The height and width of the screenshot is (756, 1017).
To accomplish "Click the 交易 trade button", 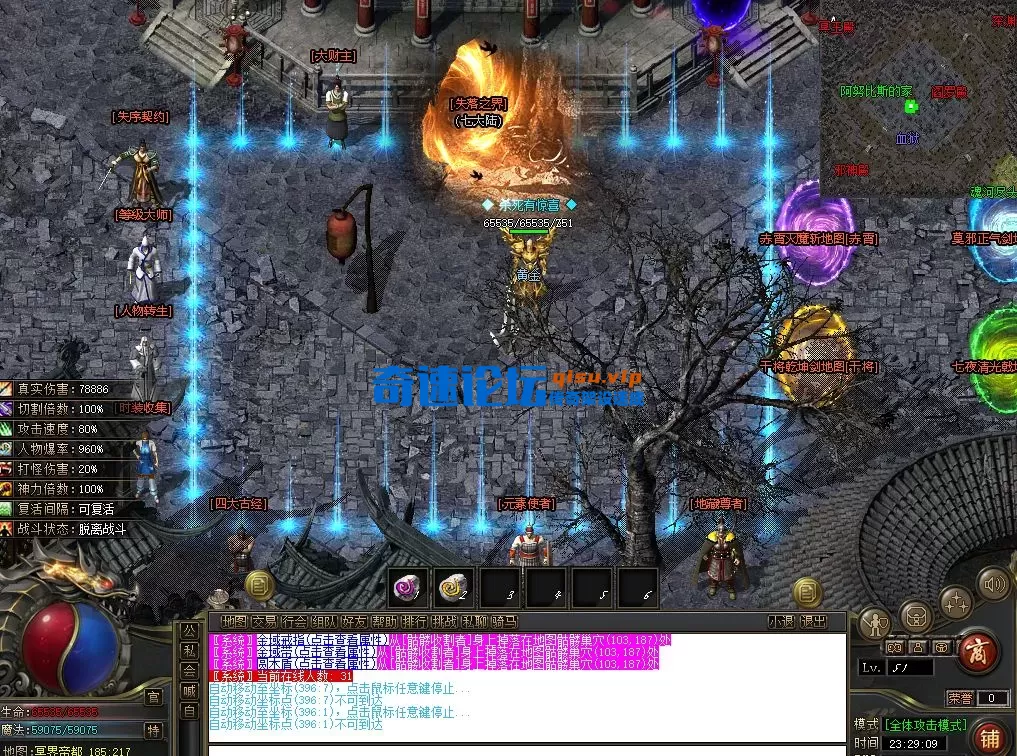I will [265, 621].
